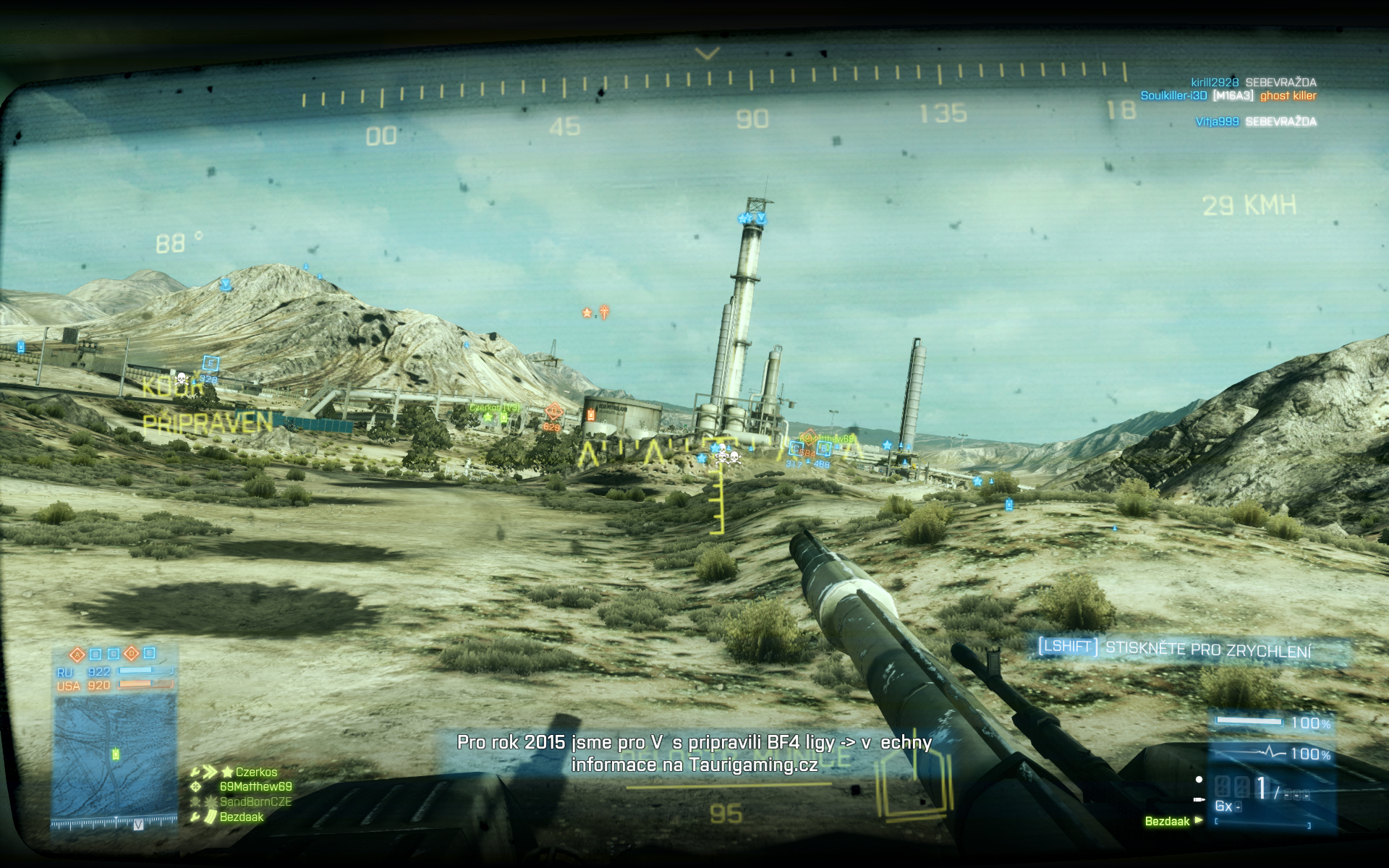Click Bezdaak in the squad list

pos(242,817)
